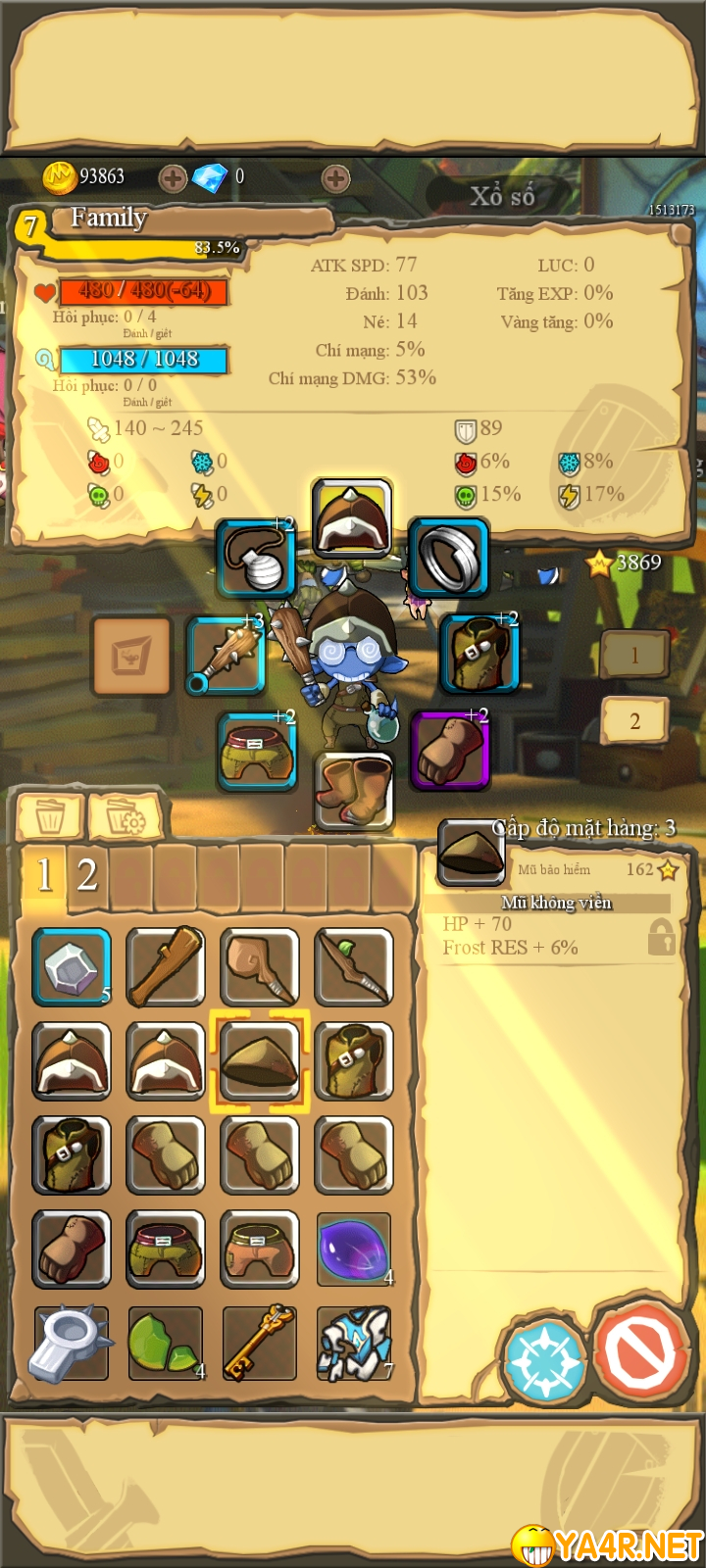Select the equipped body armor slot

pos(479,655)
